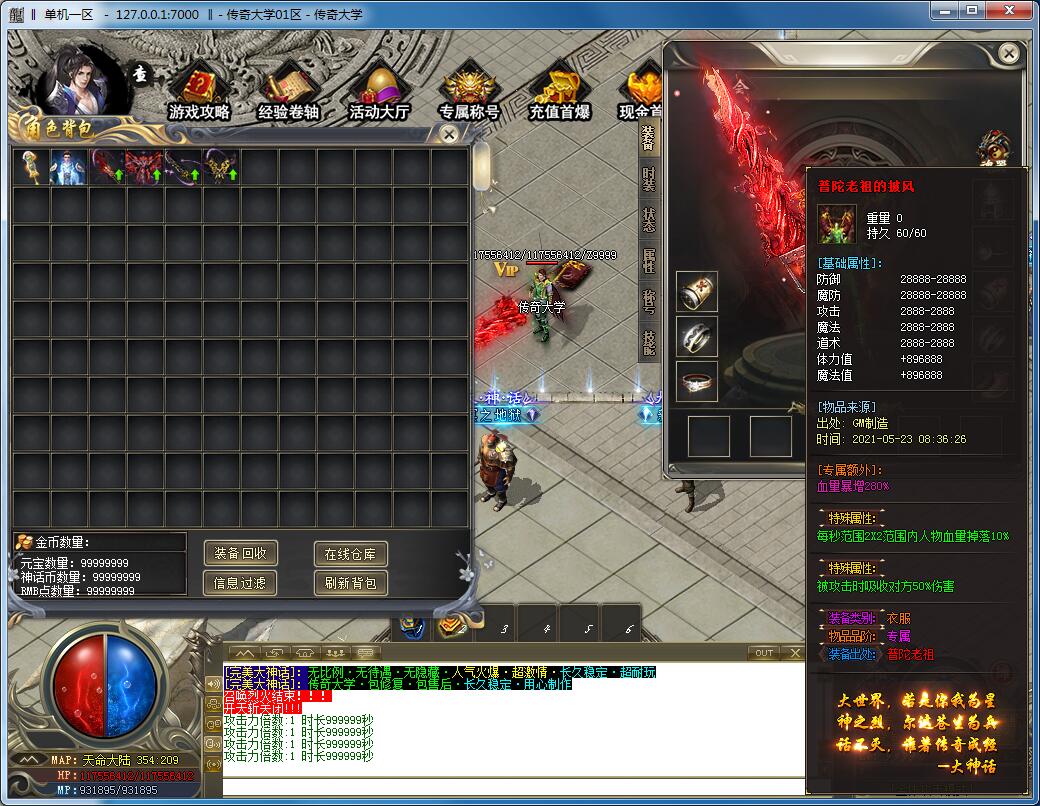The image size is (1040, 806).
Task: Open the 专属称号 exclusive title menu
Action: coord(469,94)
